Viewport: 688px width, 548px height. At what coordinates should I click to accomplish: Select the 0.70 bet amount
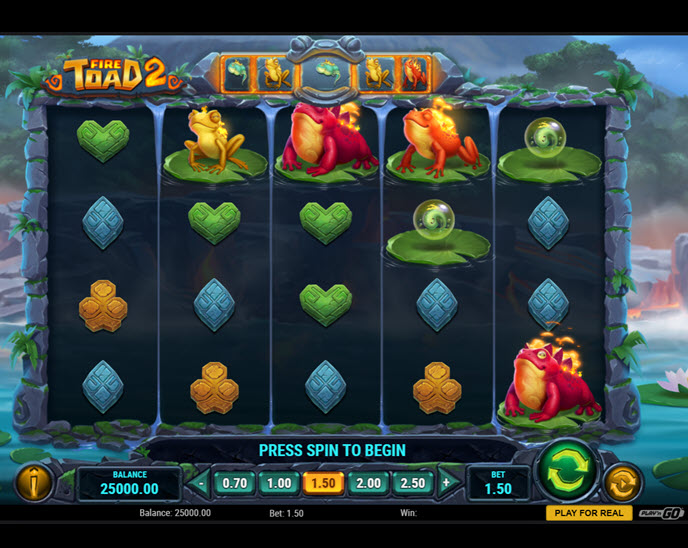pos(235,483)
